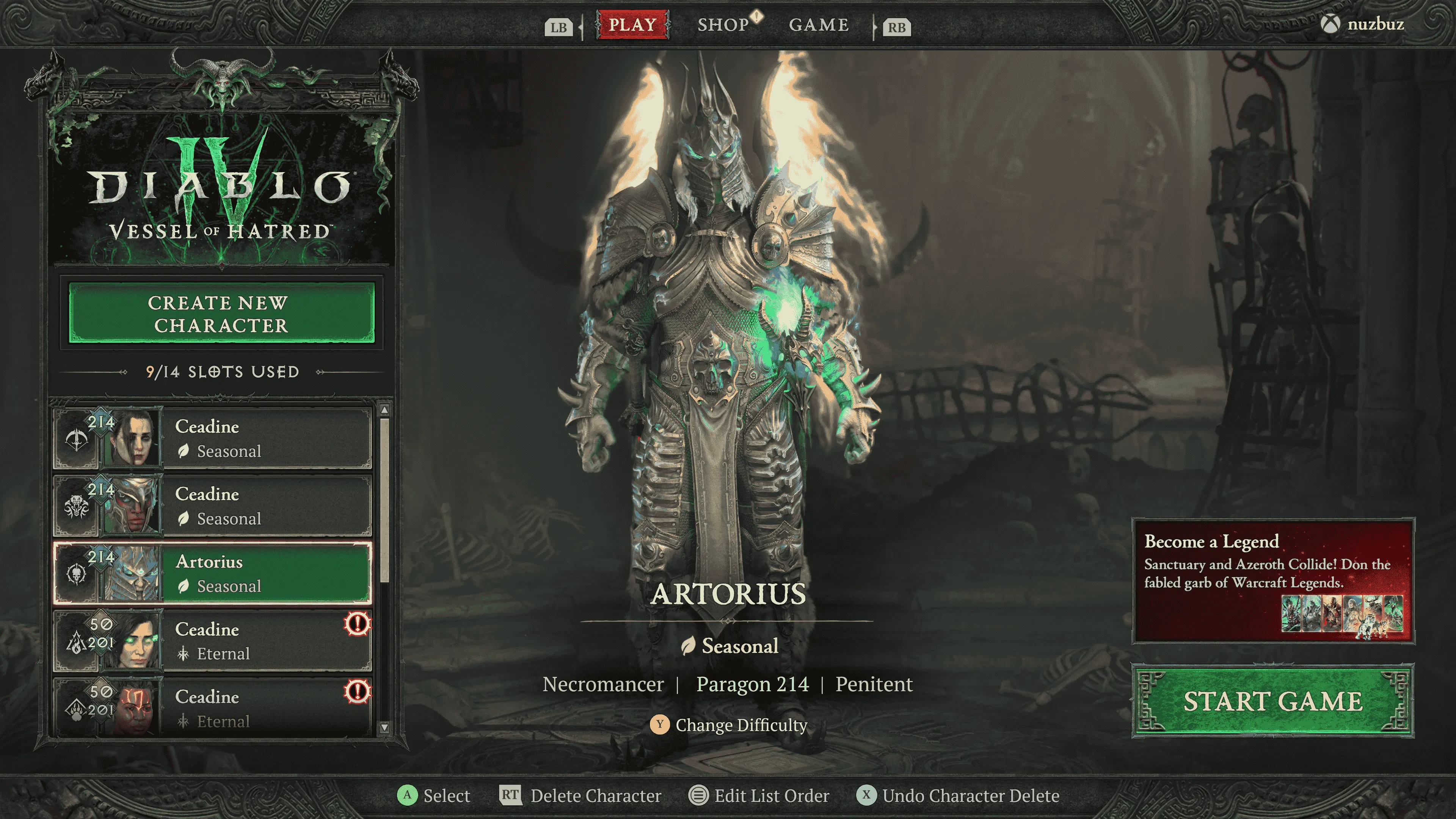Pick Eternal Ceadine with glowing green eyes
The image size is (1456, 819).
click(x=212, y=640)
